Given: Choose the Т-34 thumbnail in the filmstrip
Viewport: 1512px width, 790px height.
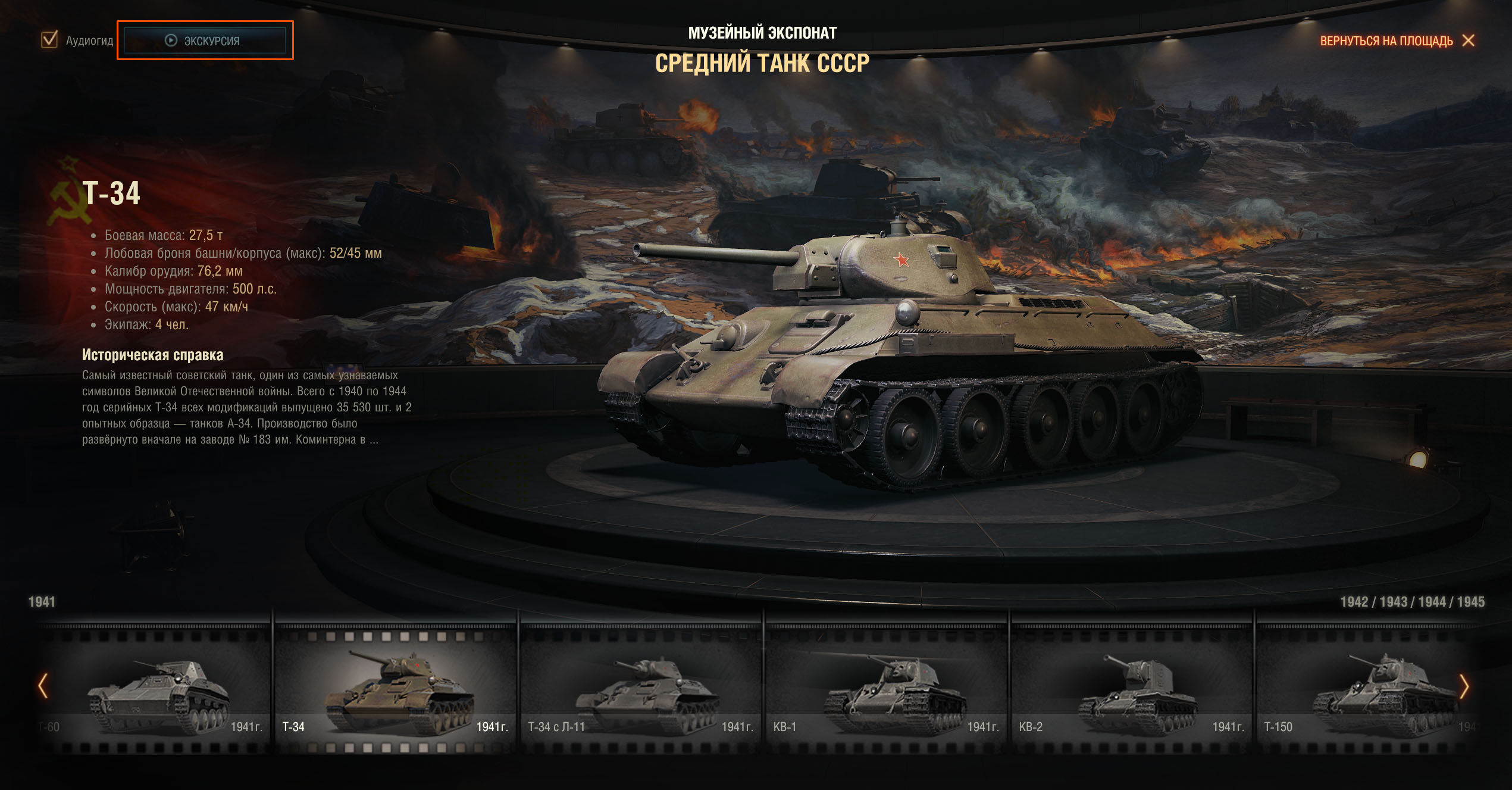Looking at the screenshot, I should [395, 691].
